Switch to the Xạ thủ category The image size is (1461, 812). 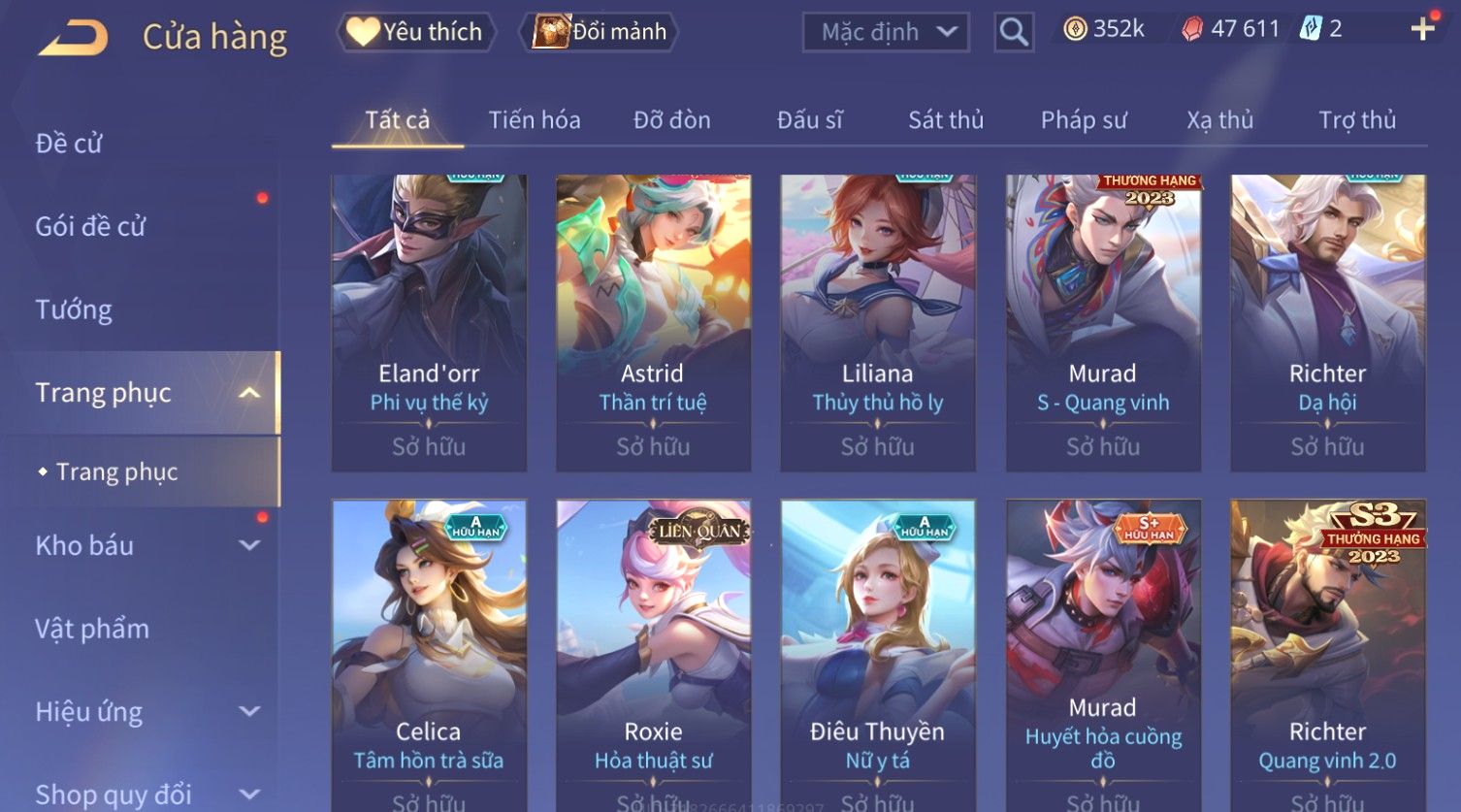[1220, 119]
